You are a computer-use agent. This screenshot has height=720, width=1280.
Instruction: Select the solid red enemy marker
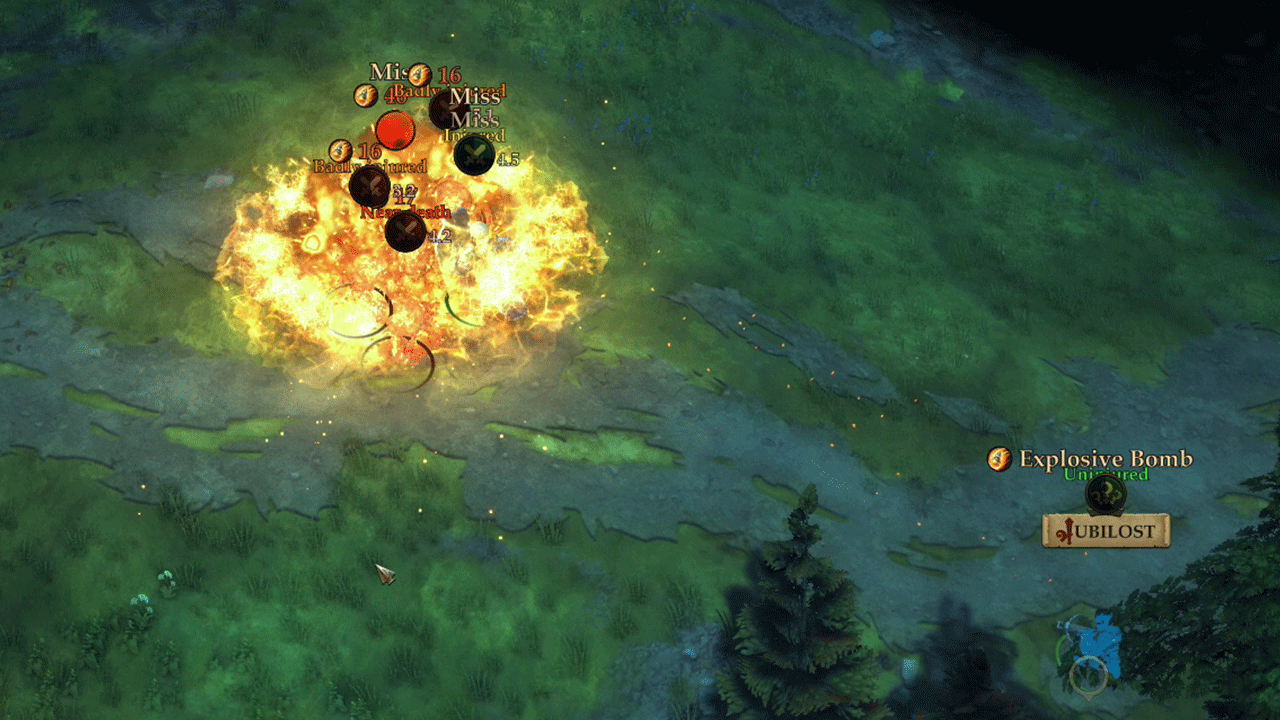395,130
